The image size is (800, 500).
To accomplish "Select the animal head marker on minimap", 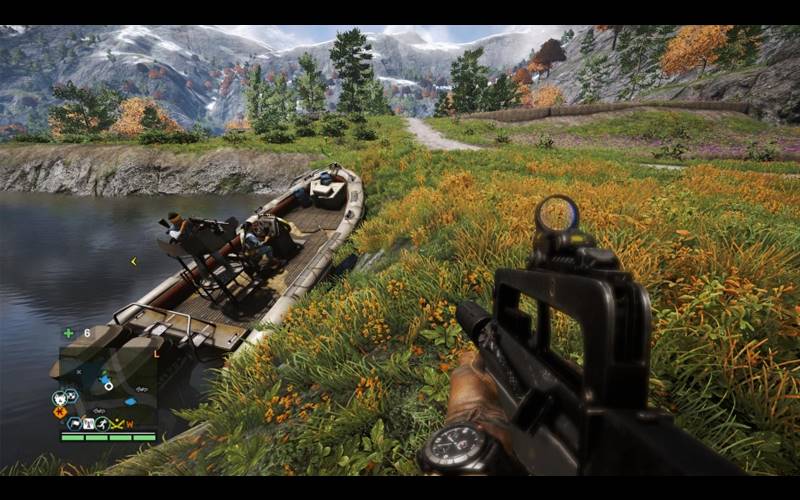I will tap(59, 397).
